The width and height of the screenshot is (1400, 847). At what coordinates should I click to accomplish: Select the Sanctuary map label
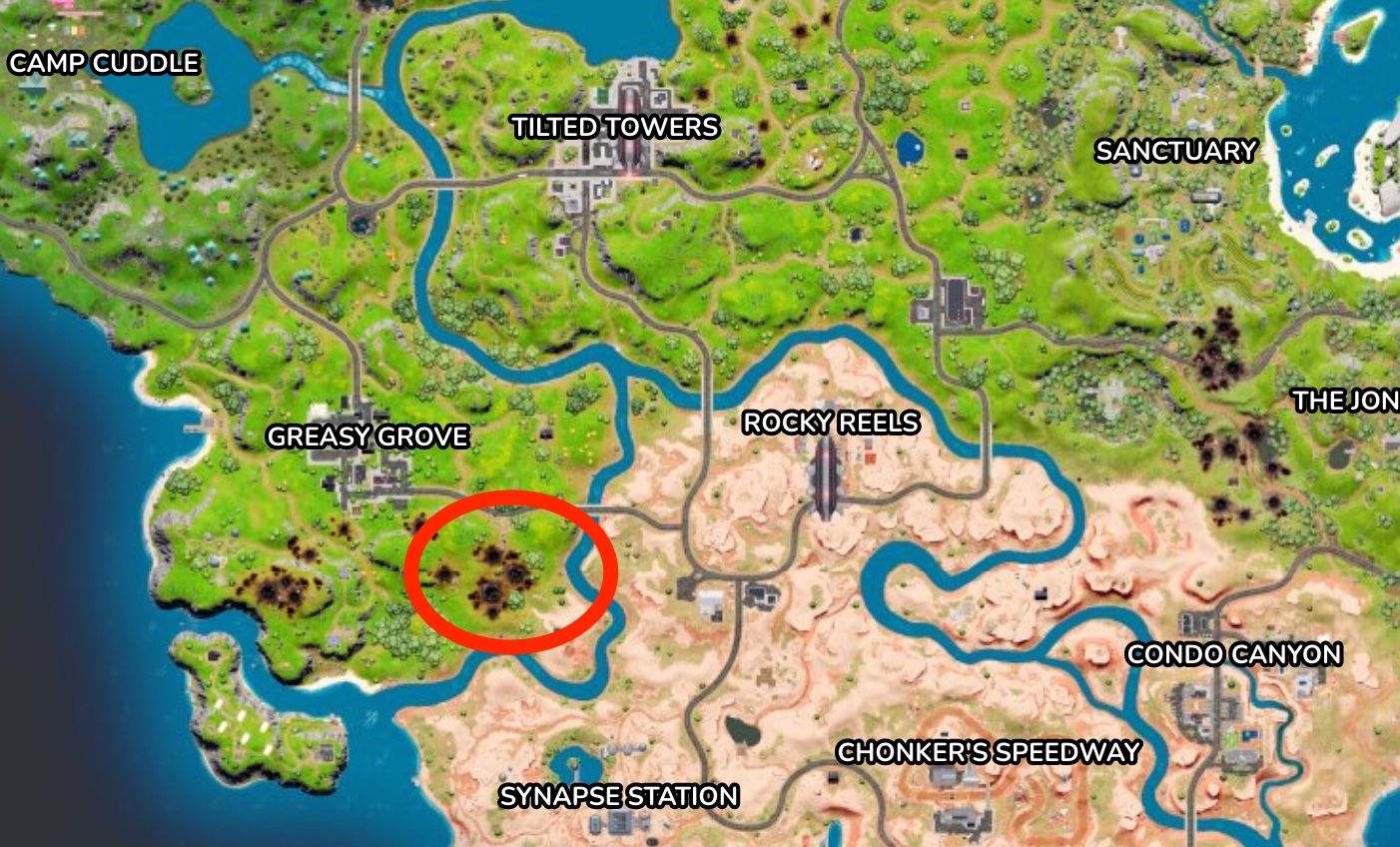coord(1176,152)
